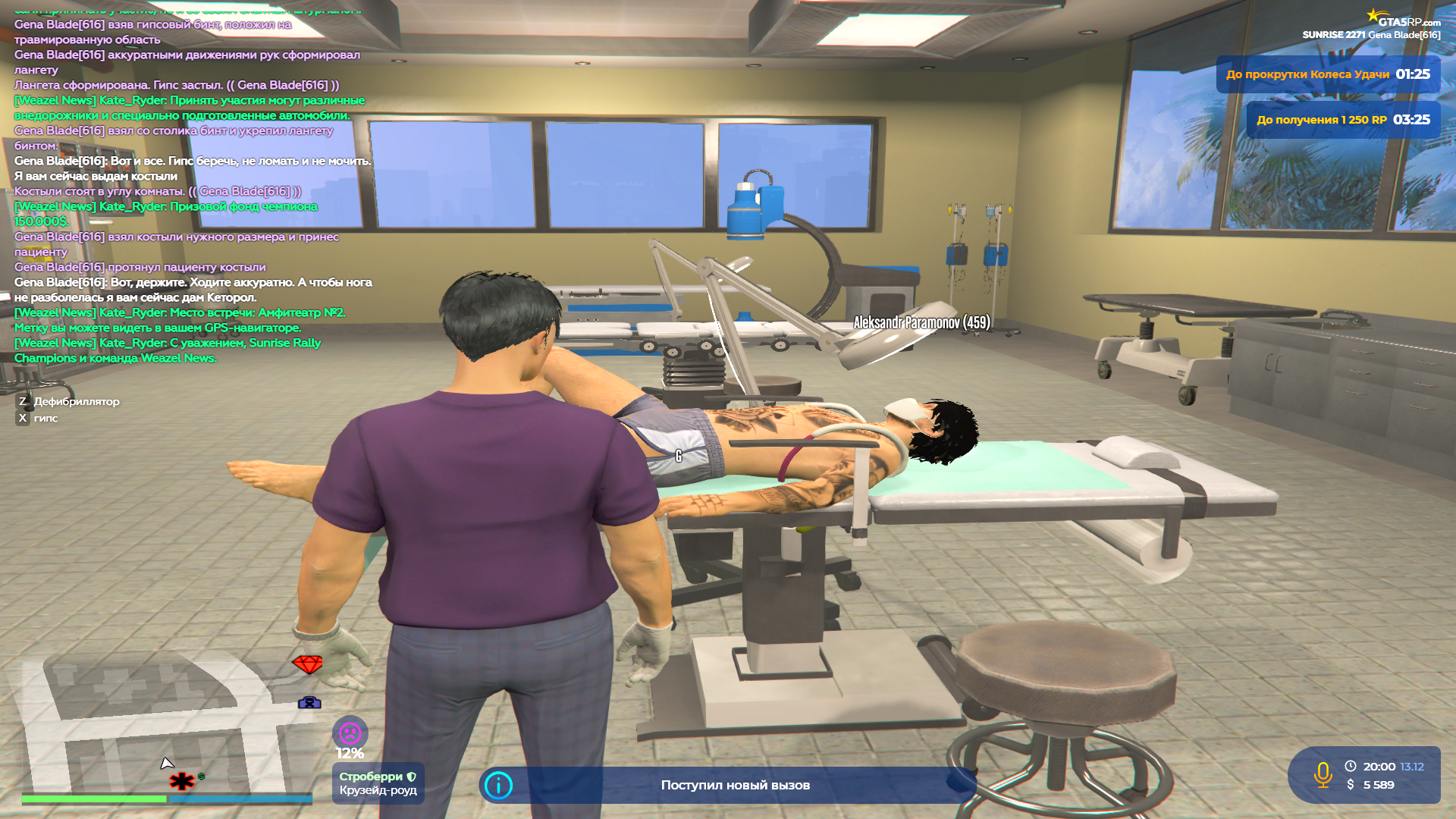Click the blue info icon beside the call notification
1456x819 pixels.
499,786
